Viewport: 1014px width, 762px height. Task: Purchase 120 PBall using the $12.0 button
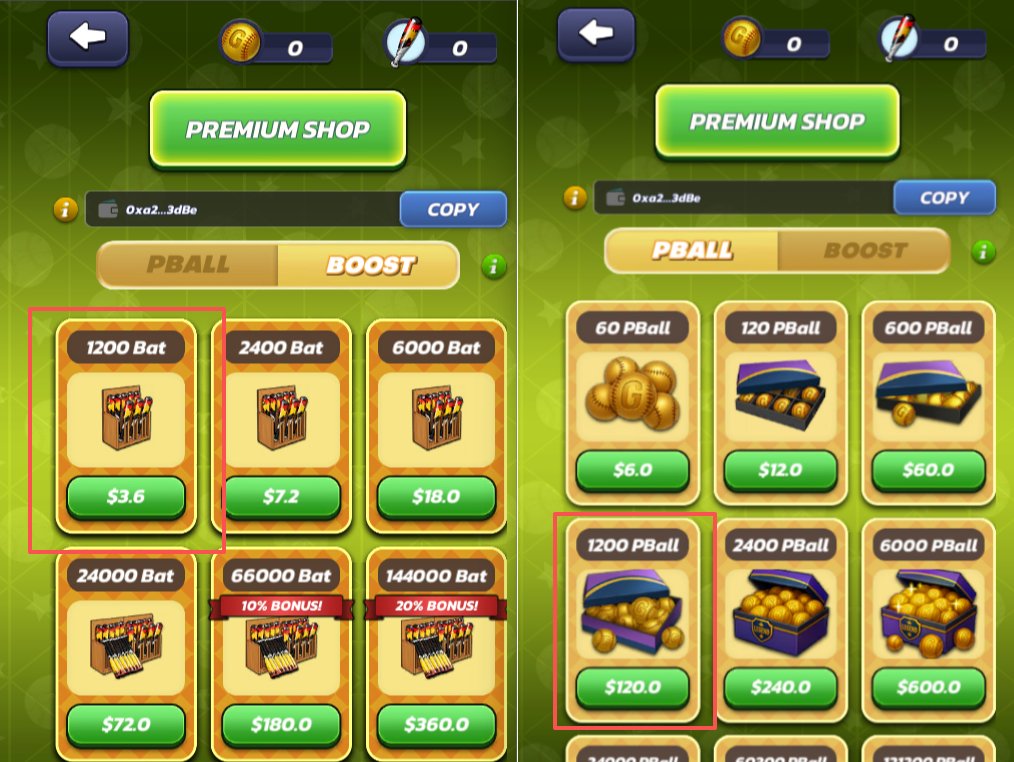coord(779,470)
